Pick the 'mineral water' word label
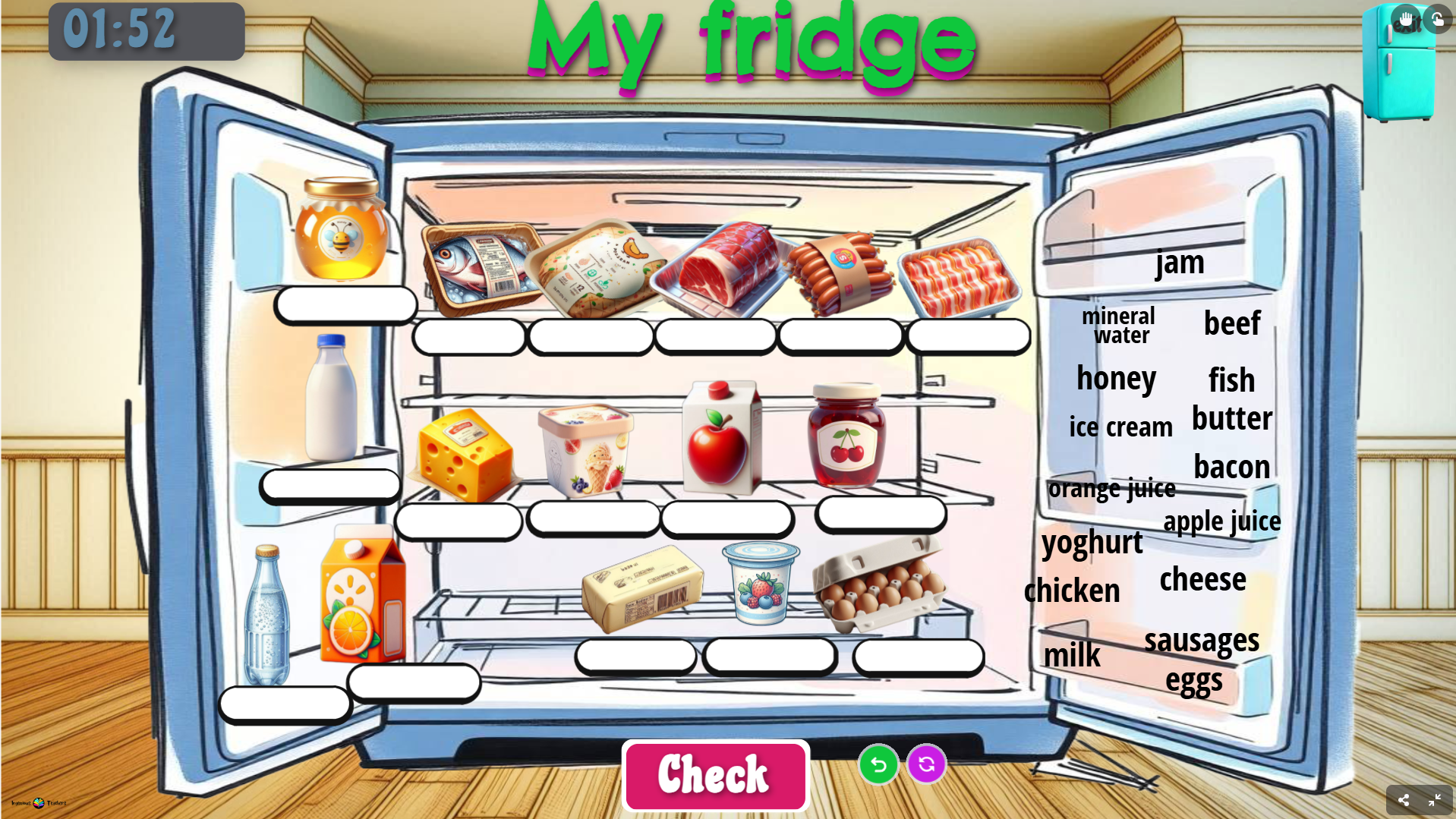 click(1119, 326)
